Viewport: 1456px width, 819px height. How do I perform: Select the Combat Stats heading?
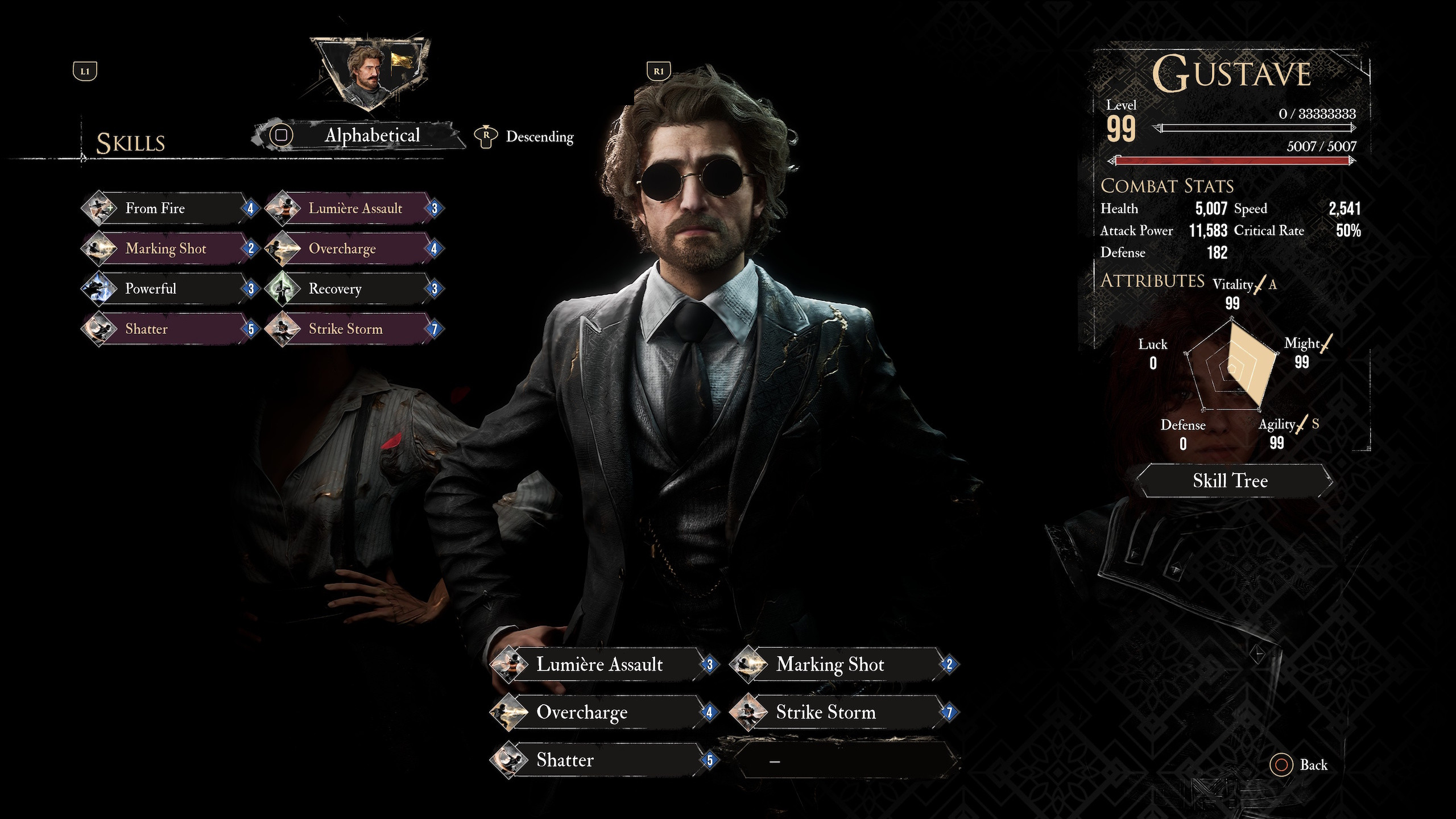coord(1167,186)
